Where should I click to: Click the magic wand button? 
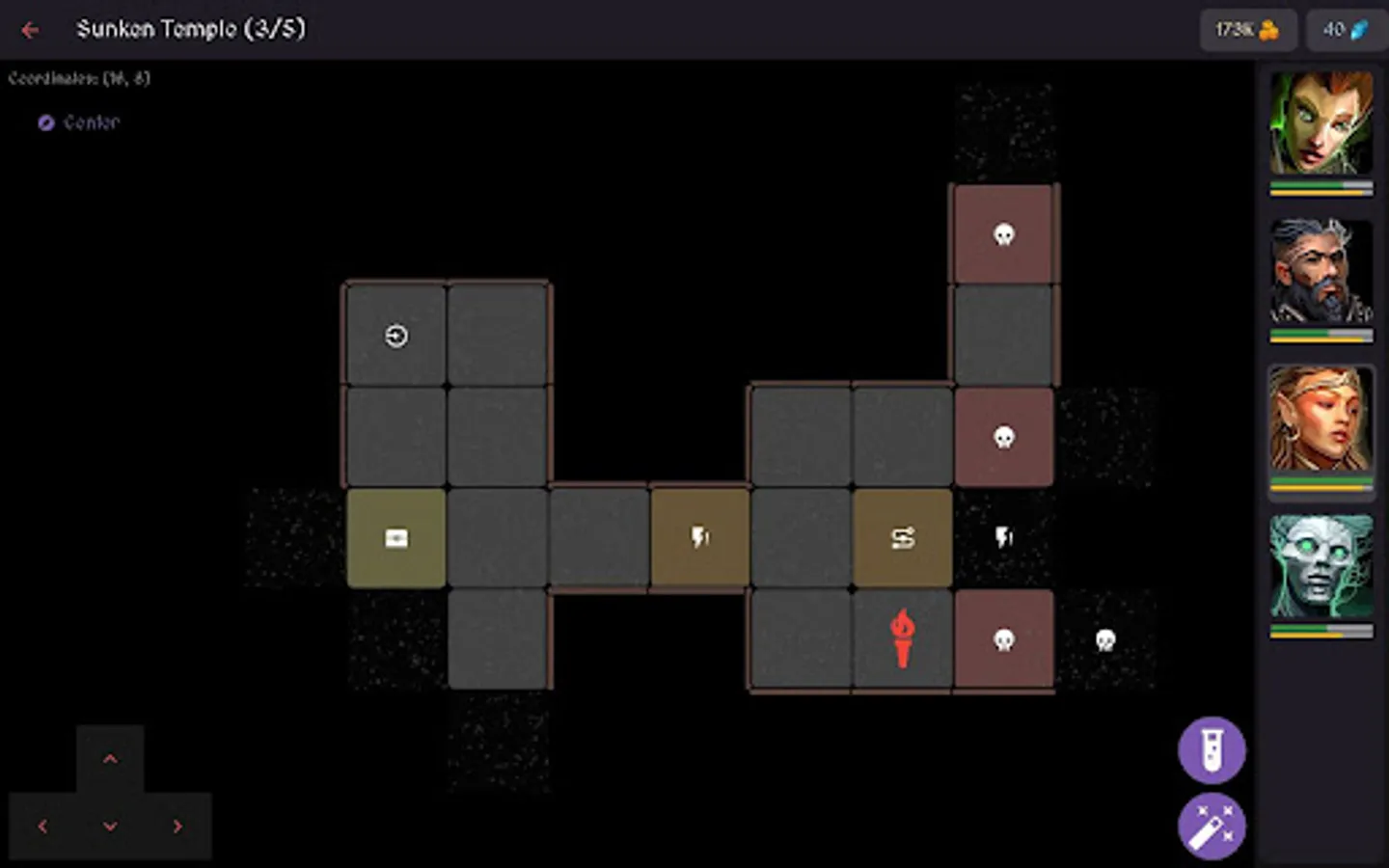1212,826
